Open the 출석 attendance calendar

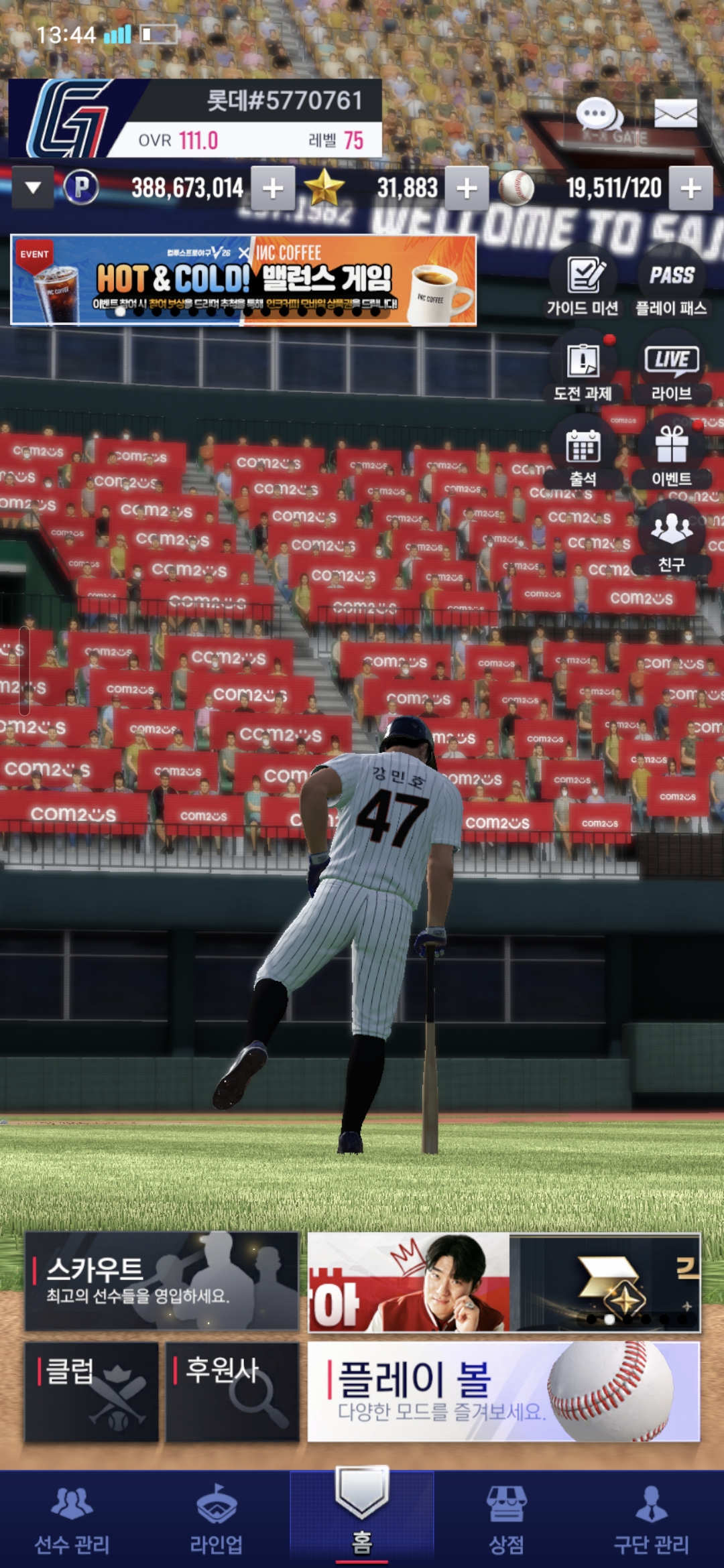583,456
